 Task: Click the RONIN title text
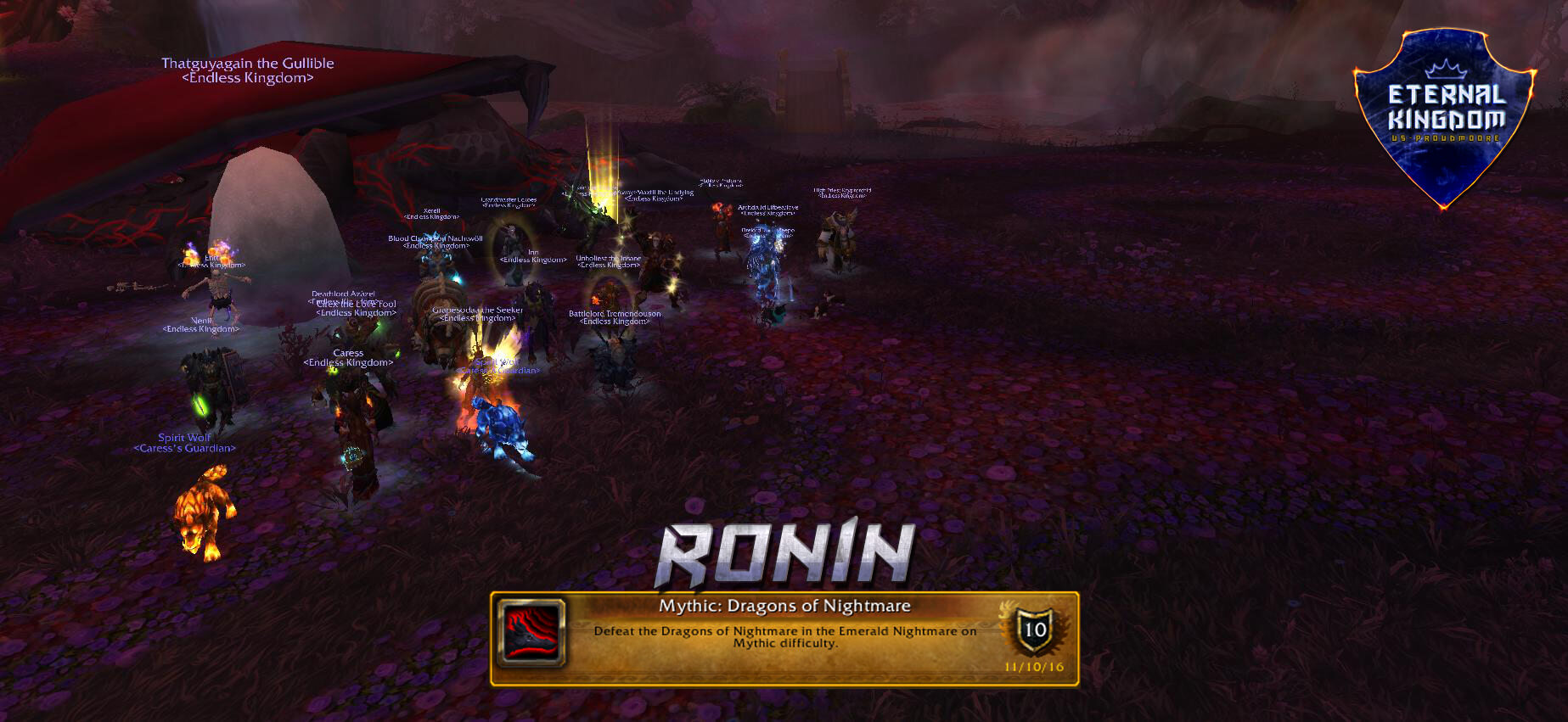(783, 551)
